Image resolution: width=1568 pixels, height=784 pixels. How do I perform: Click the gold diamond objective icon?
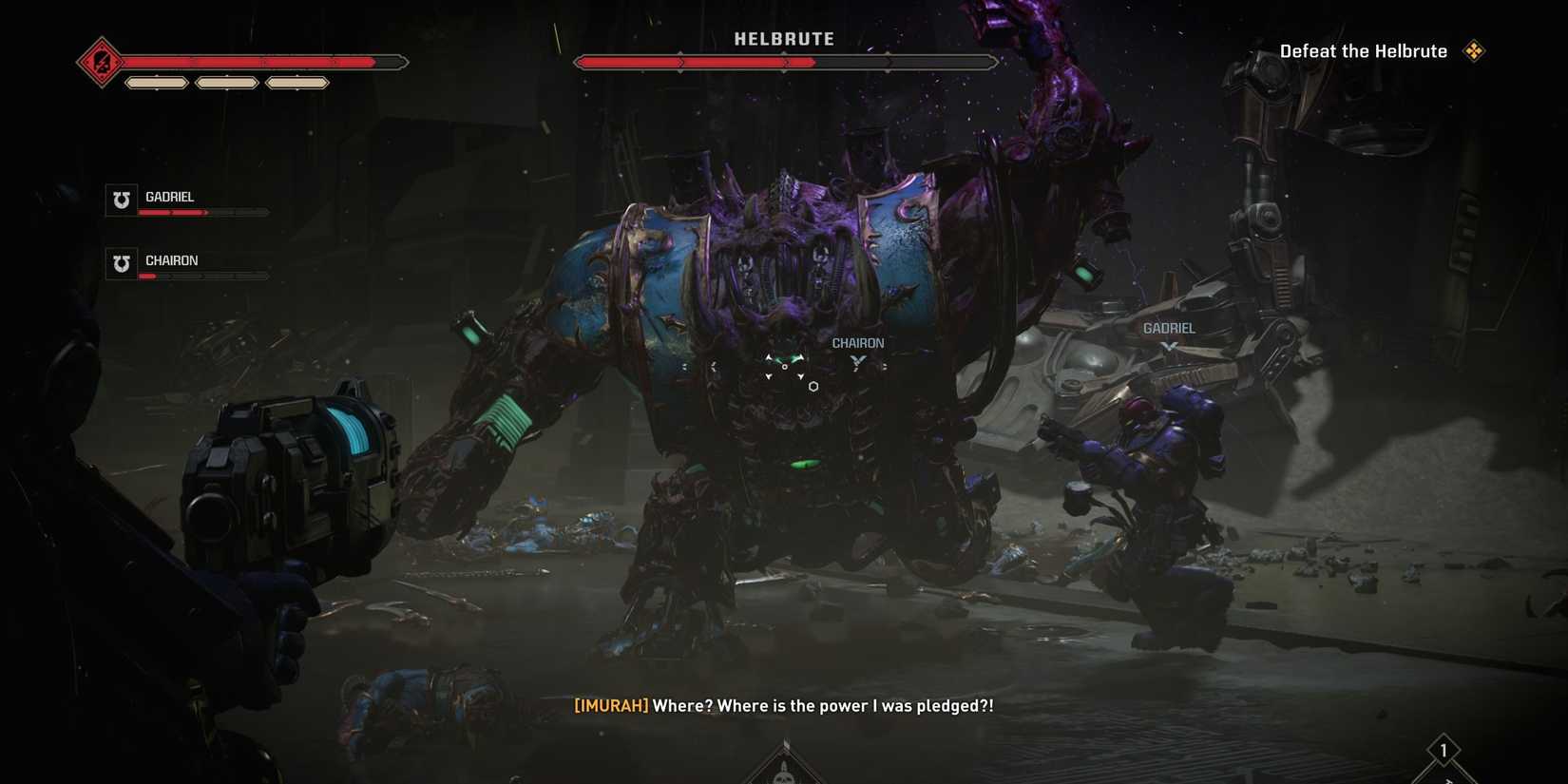(1476, 51)
